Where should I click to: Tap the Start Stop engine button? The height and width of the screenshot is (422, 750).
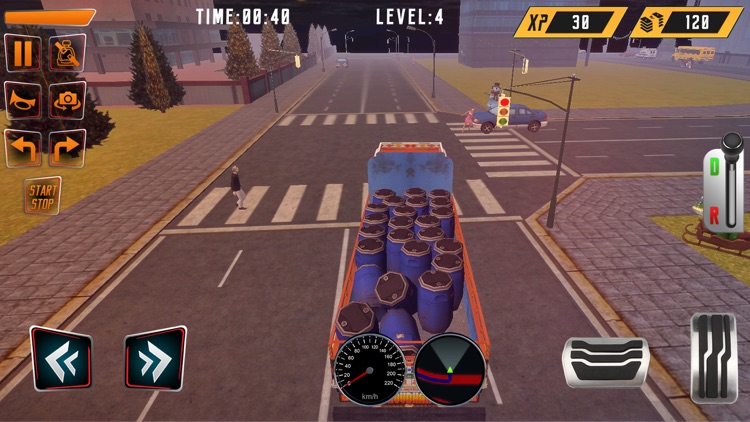pyautogui.click(x=43, y=195)
